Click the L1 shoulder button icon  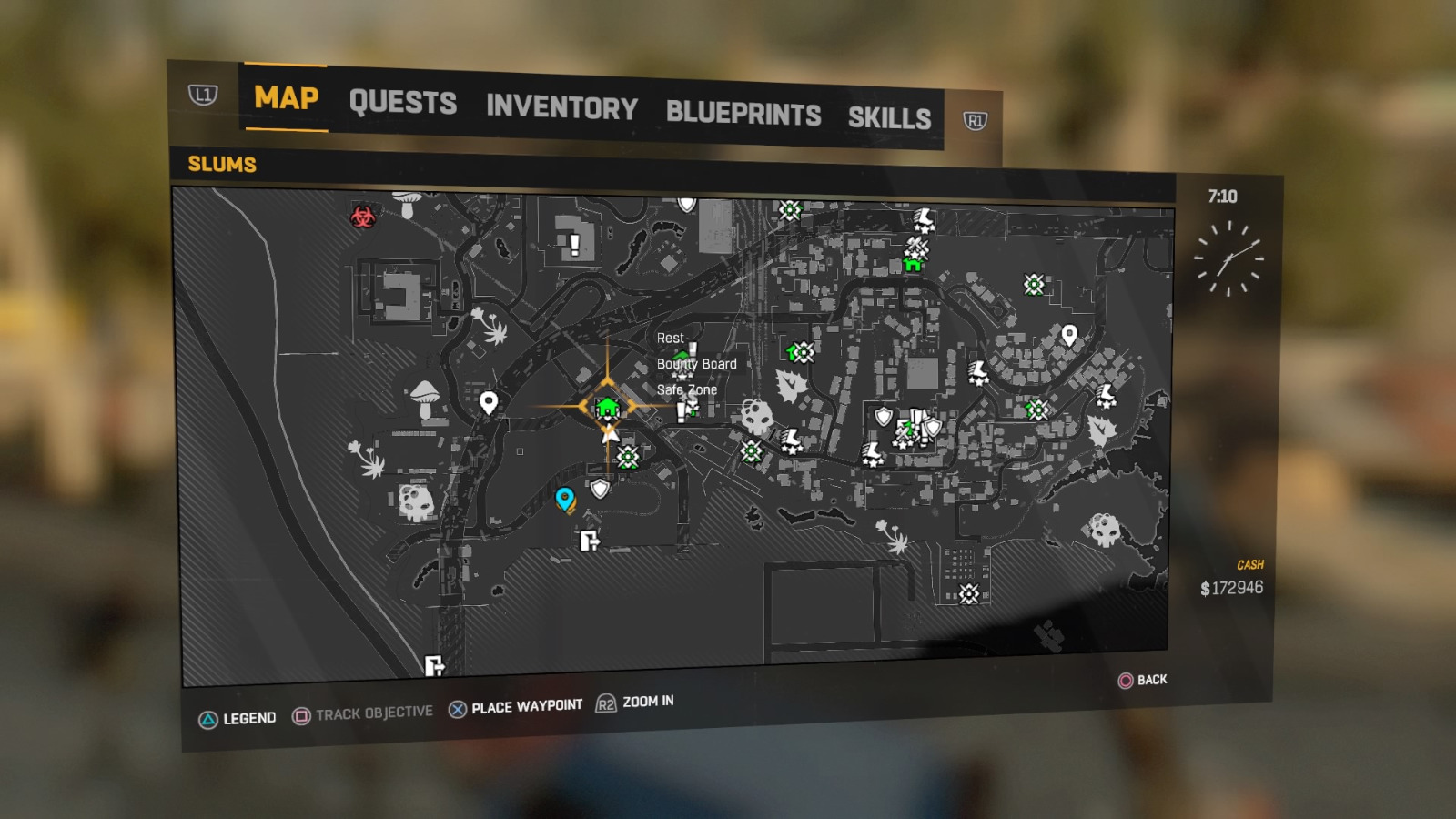(x=202, y=95)
